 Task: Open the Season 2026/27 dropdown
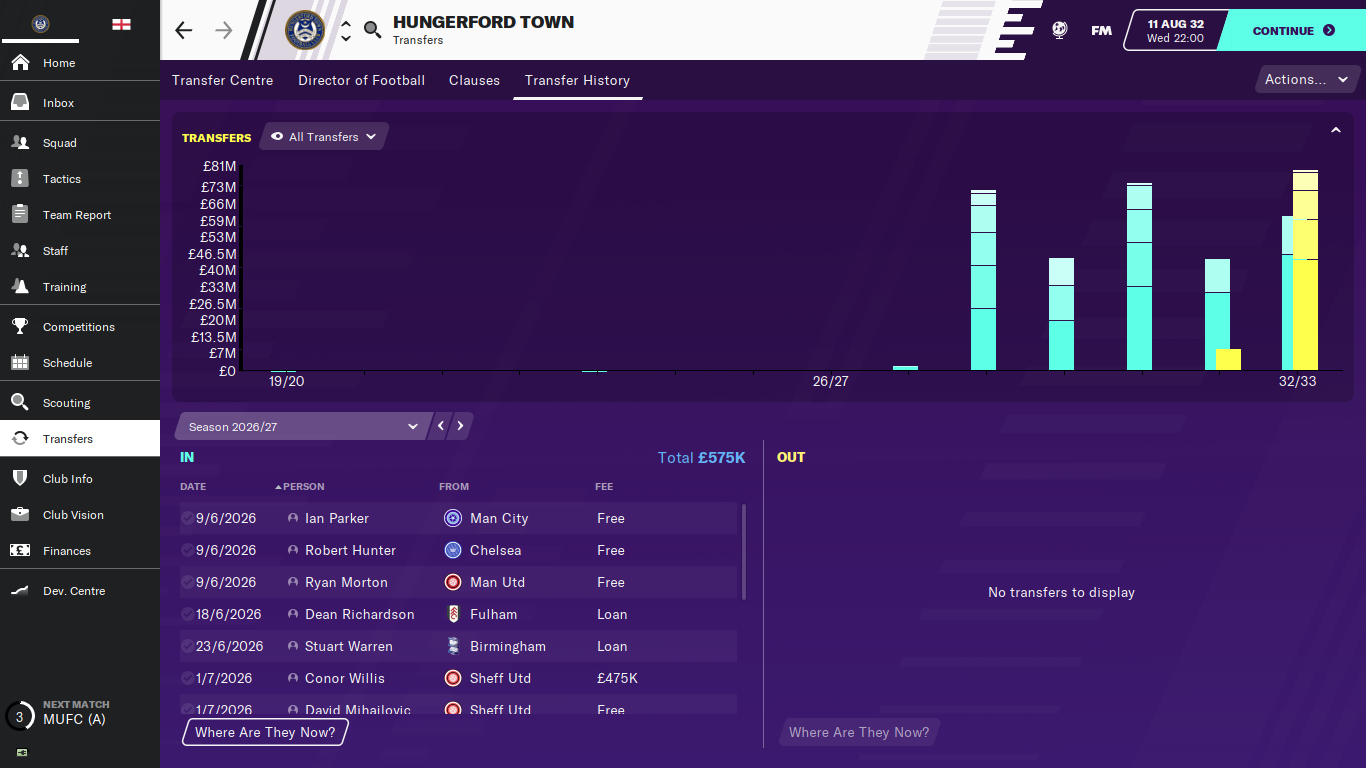(x=302, y=427)
